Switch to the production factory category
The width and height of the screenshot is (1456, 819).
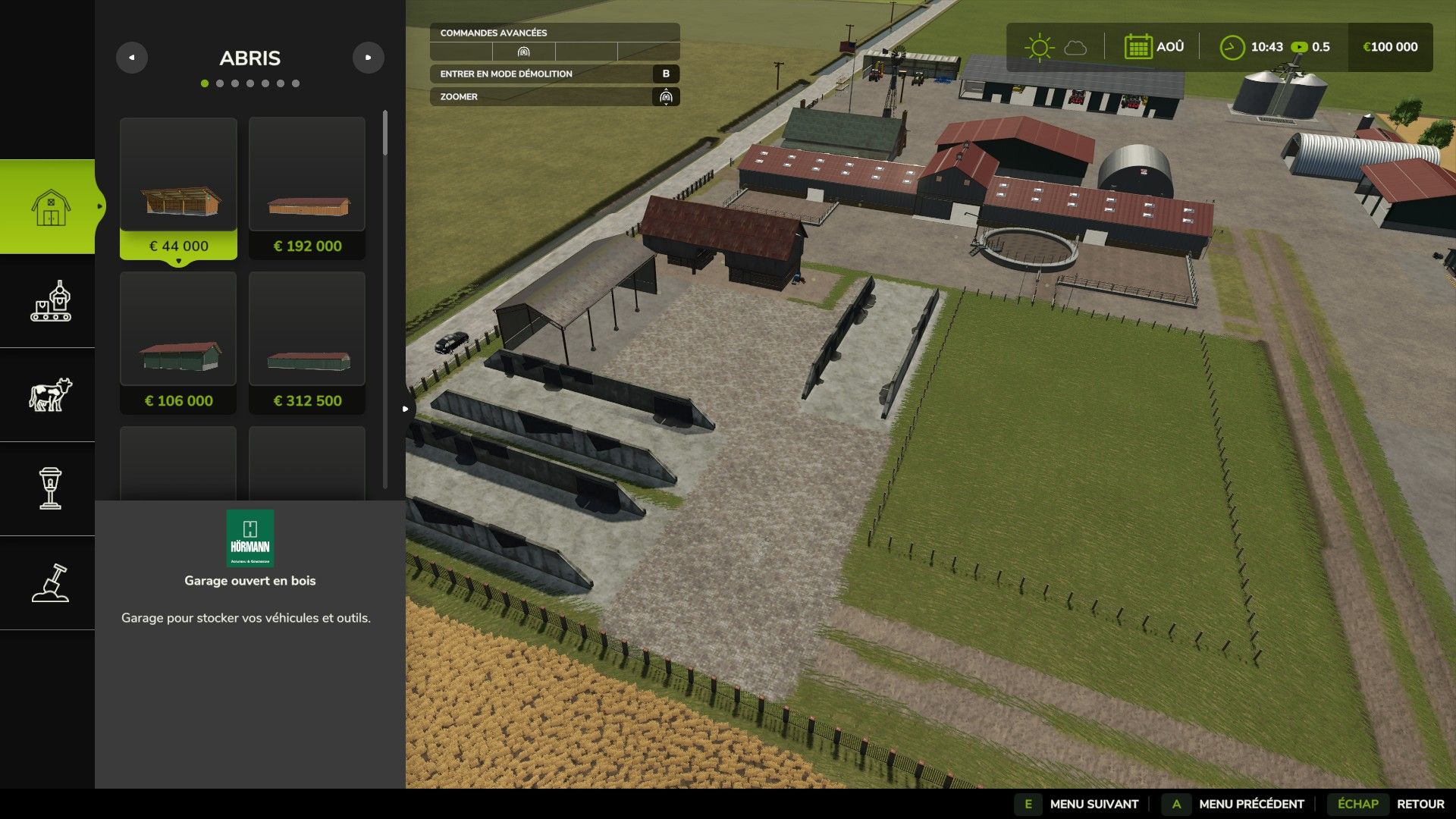50,301
